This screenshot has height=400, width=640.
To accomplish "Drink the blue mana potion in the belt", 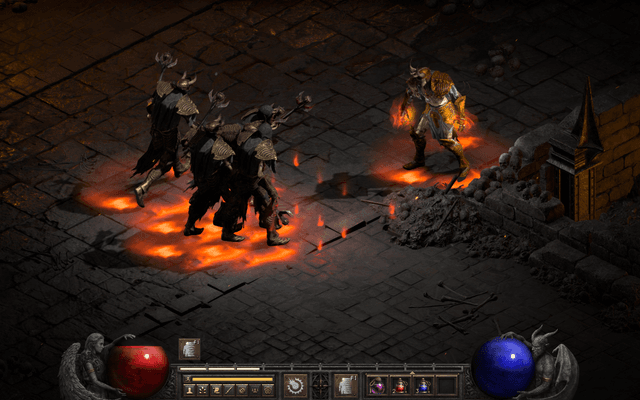I will (424, 385).
